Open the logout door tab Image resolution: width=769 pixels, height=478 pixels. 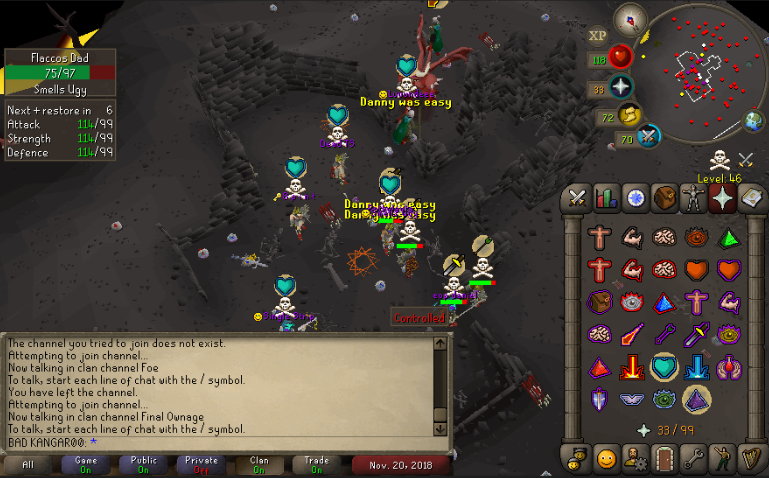[x=663, y=459]
